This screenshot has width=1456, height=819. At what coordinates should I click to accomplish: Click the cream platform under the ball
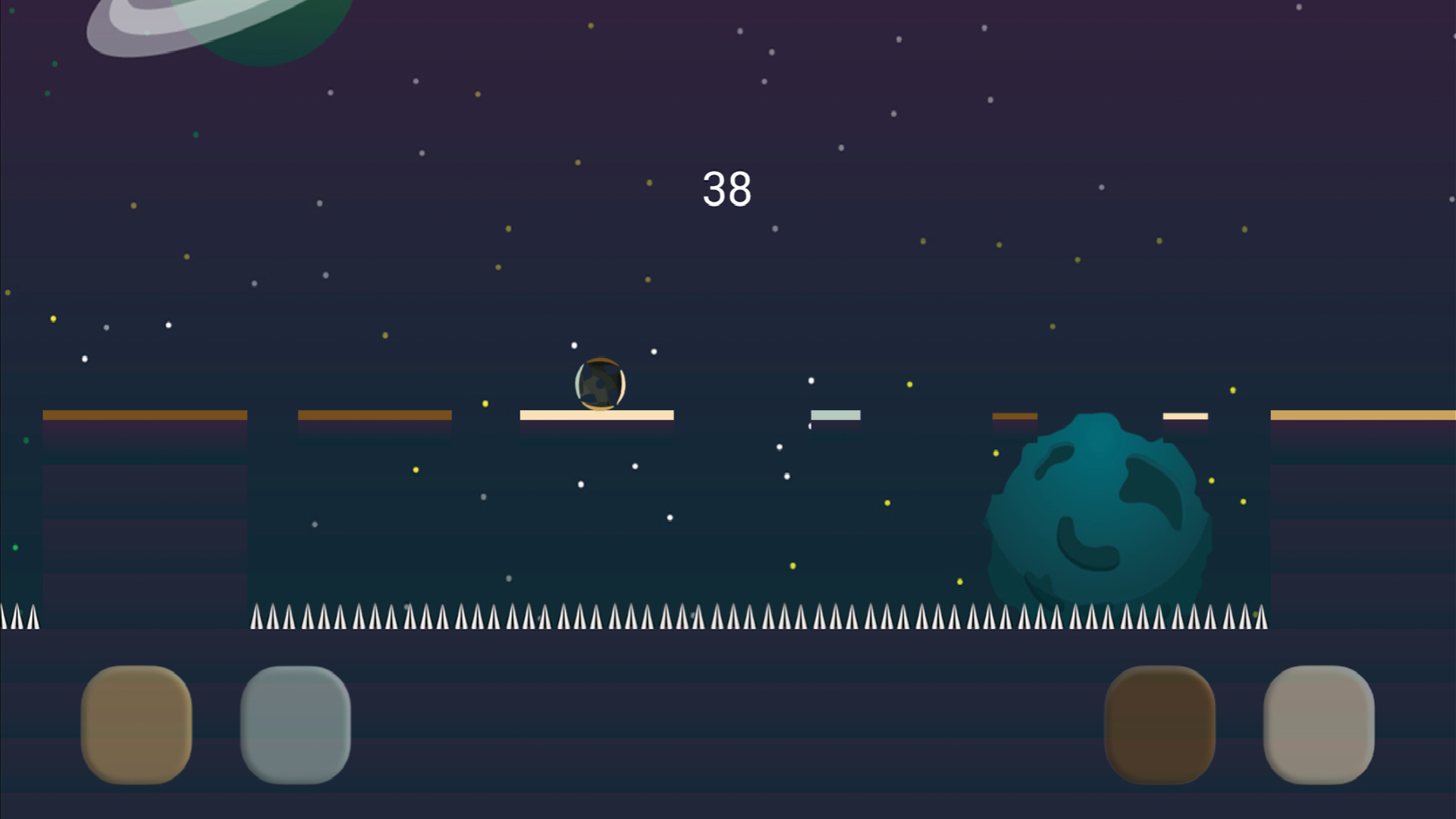click(595, 415)
